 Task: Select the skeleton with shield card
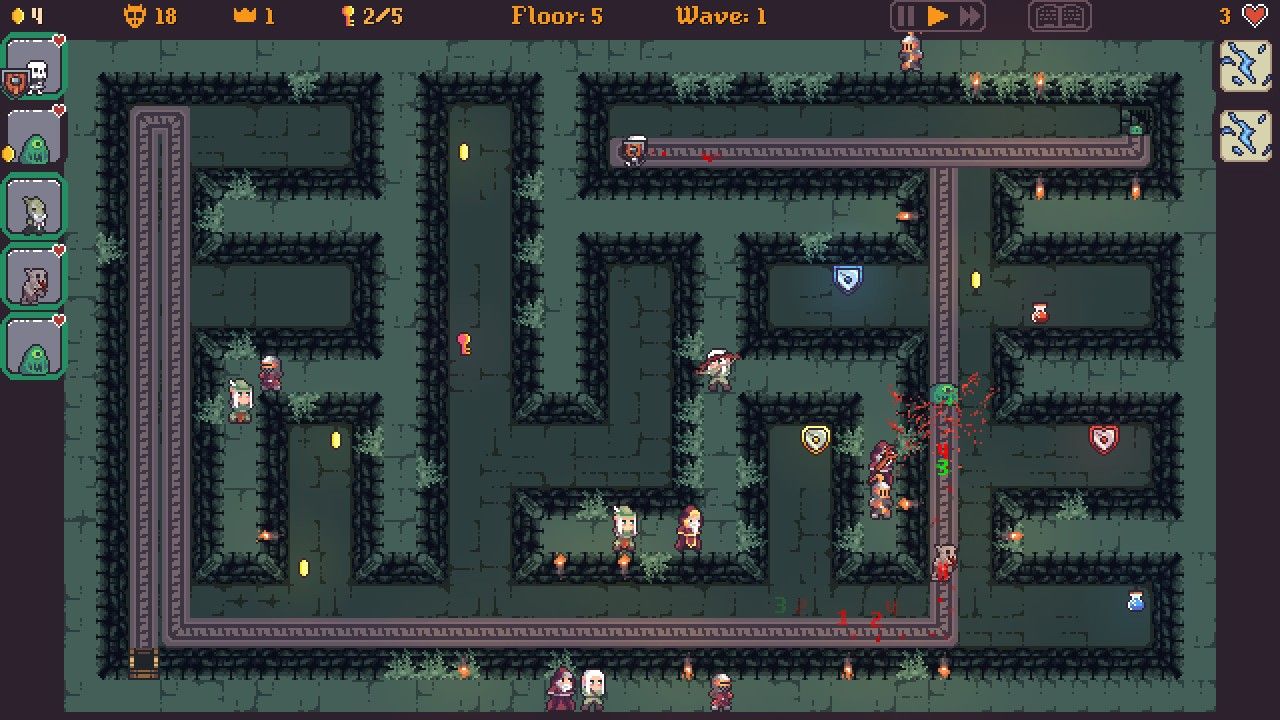coord(35,68)
